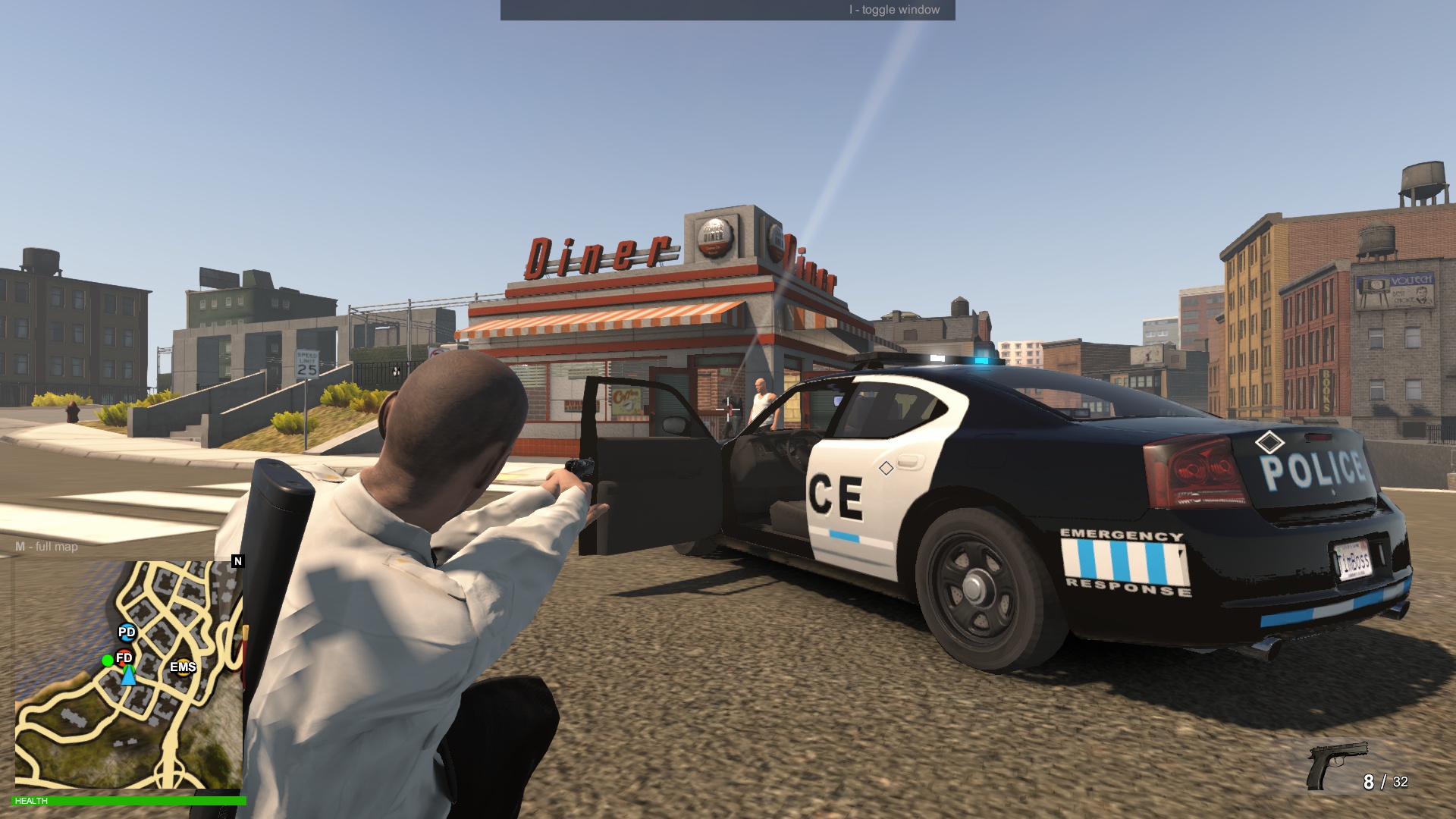Screen dimensions: 1456x819
Task: Click the FD station blip on minimap
Action: [124, 659]
